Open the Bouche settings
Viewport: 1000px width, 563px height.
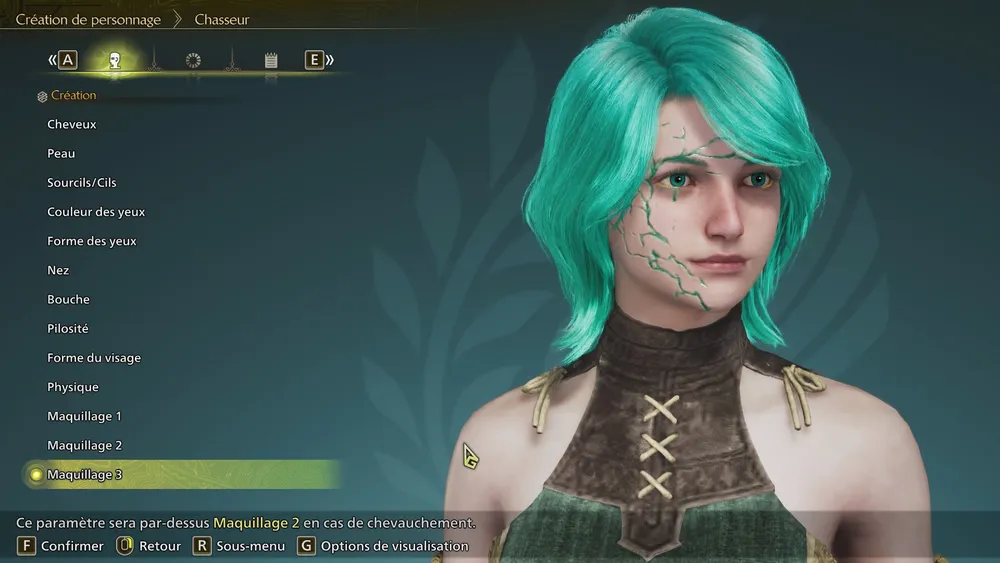(68, 299)
